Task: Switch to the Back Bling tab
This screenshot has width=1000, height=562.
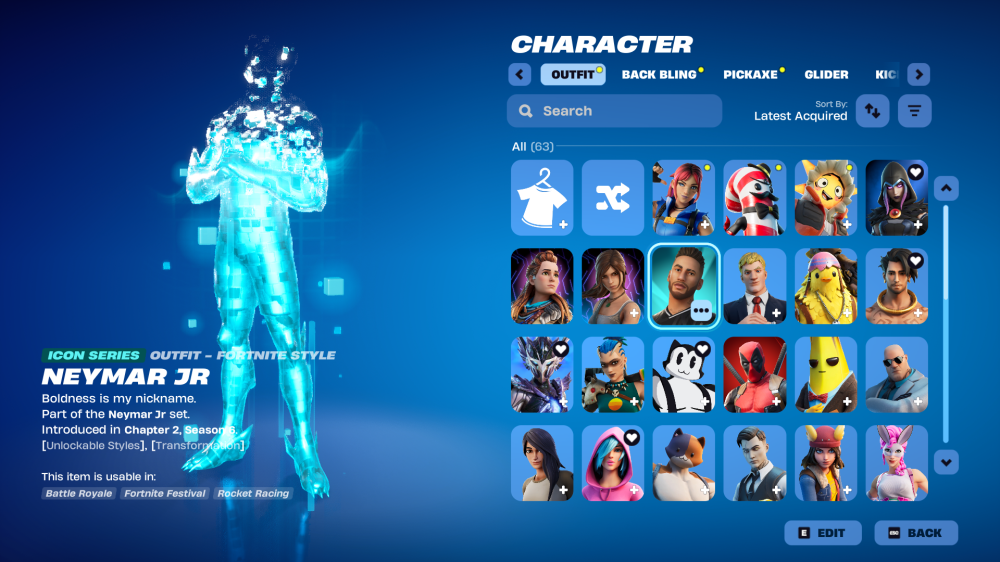Action: 659,75
